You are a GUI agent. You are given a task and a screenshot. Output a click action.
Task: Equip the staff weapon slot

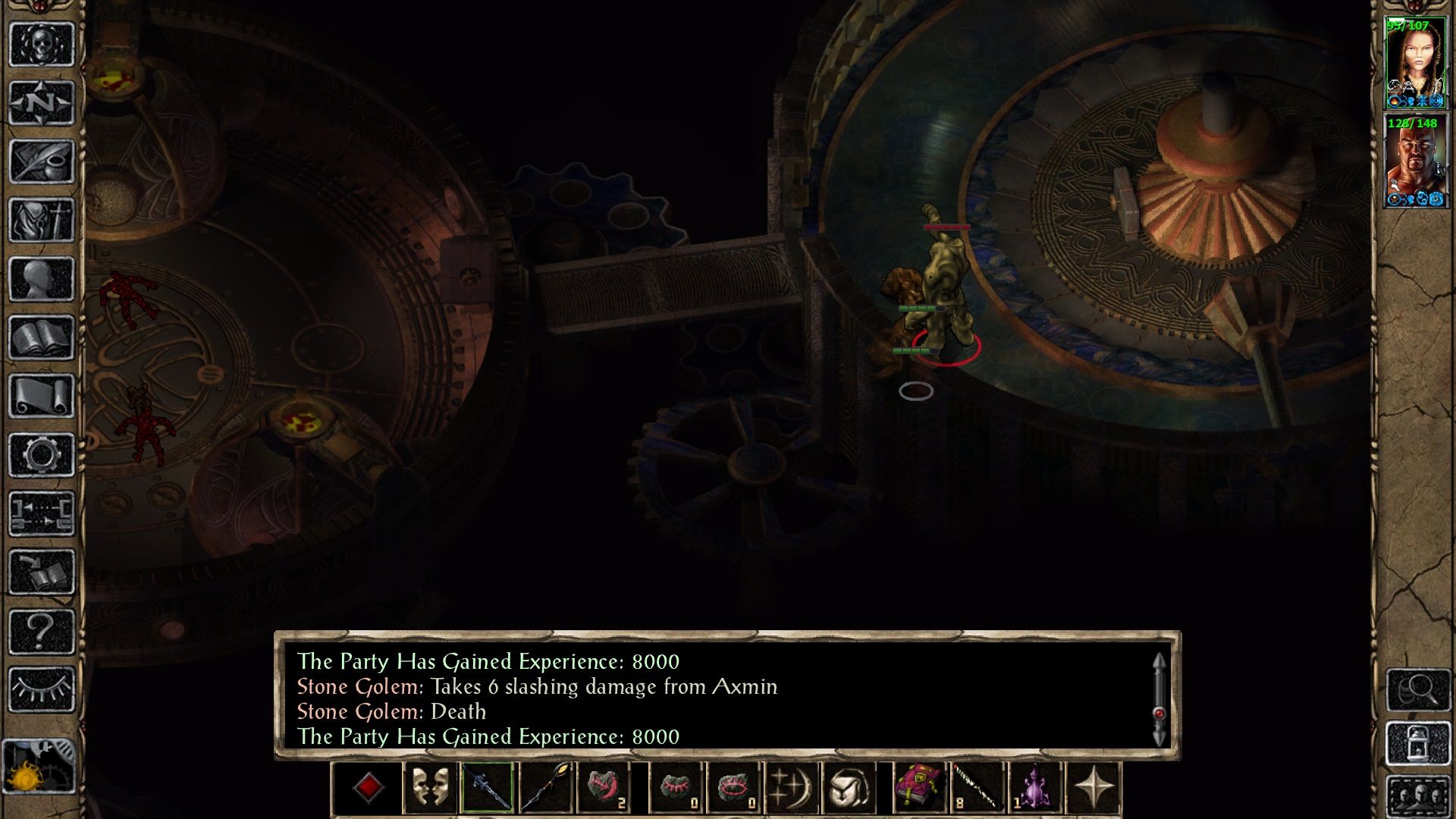tap(546, 789)
